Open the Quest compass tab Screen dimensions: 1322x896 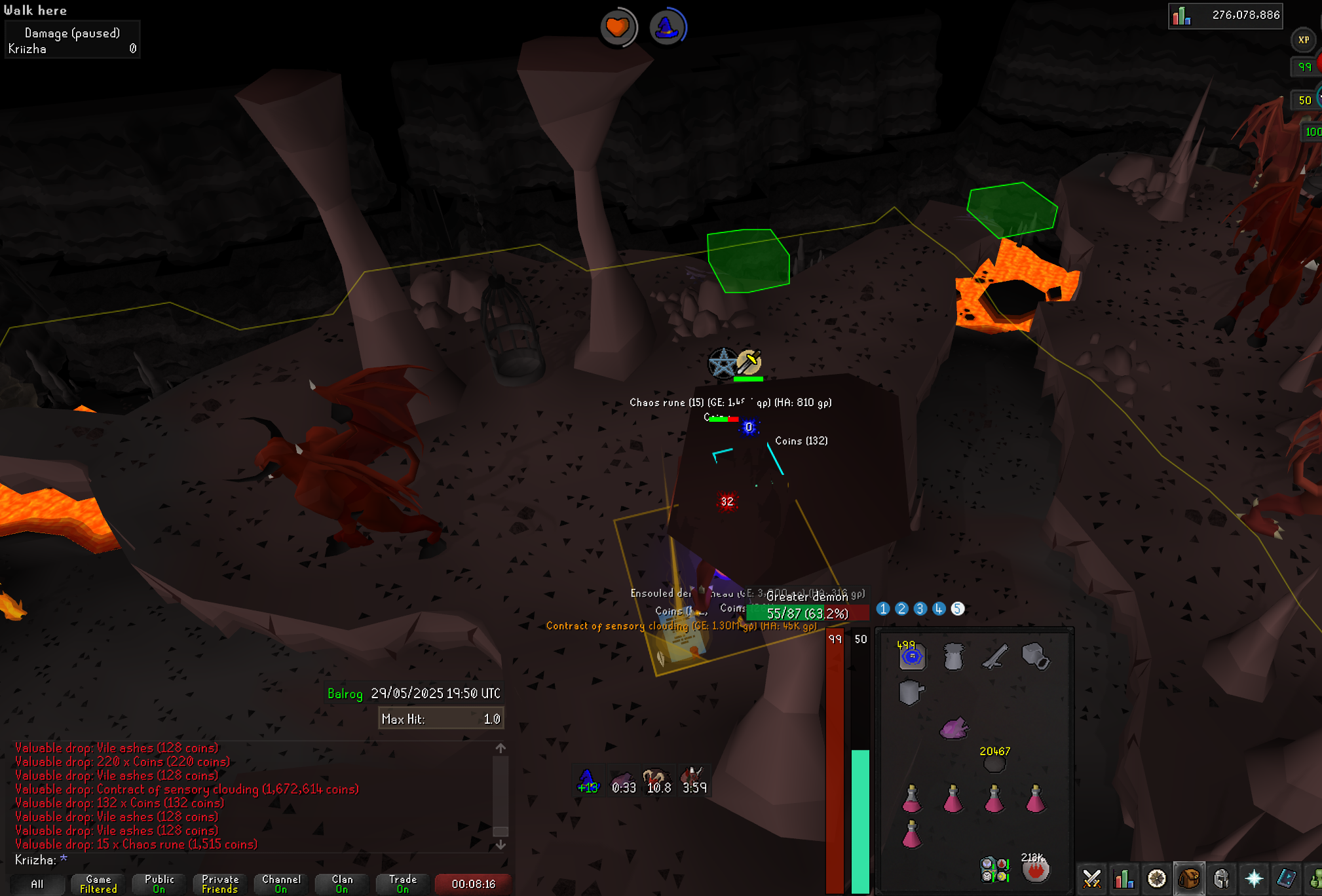click(x=1156, y=878)
